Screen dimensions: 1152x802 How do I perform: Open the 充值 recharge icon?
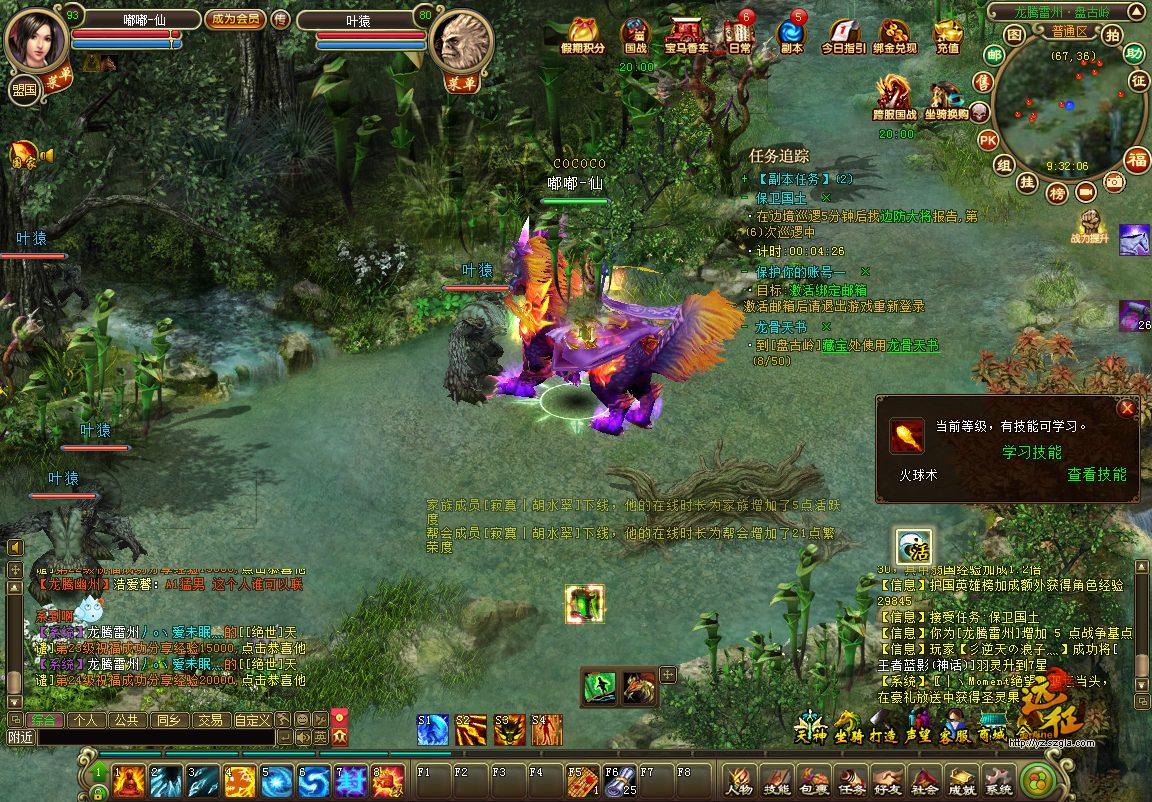tap(947, 35)
